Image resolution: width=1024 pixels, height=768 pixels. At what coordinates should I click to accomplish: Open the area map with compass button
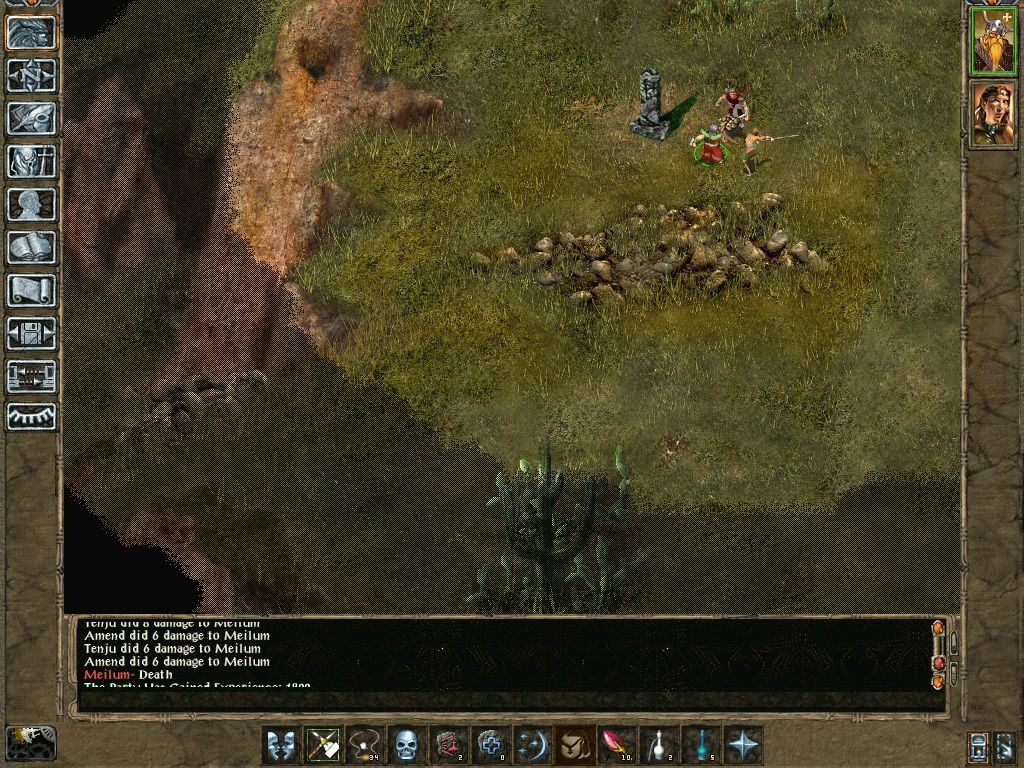[x=32, y=76]
